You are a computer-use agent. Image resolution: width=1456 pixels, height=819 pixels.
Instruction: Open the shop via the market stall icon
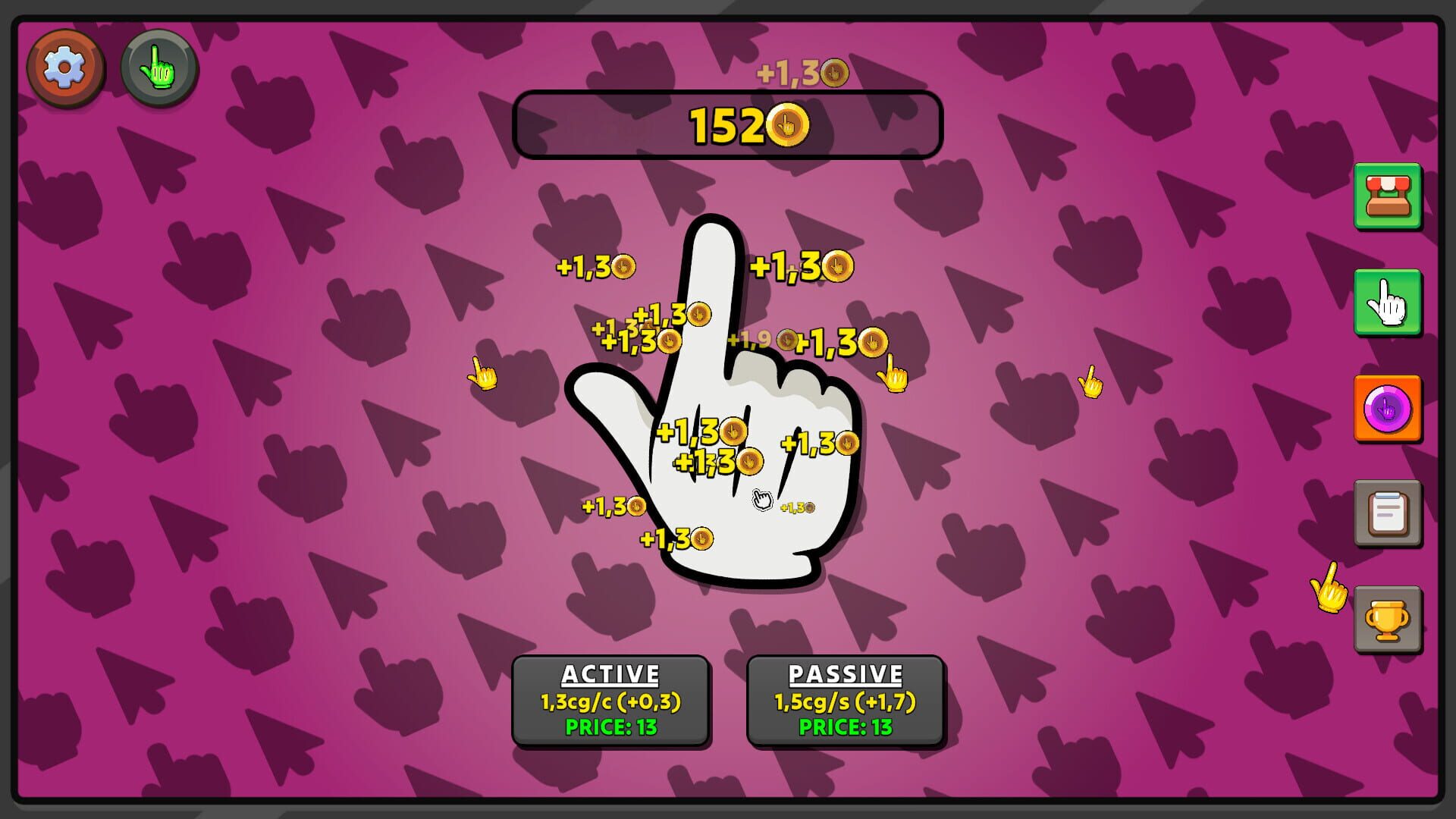[1388, 199]
